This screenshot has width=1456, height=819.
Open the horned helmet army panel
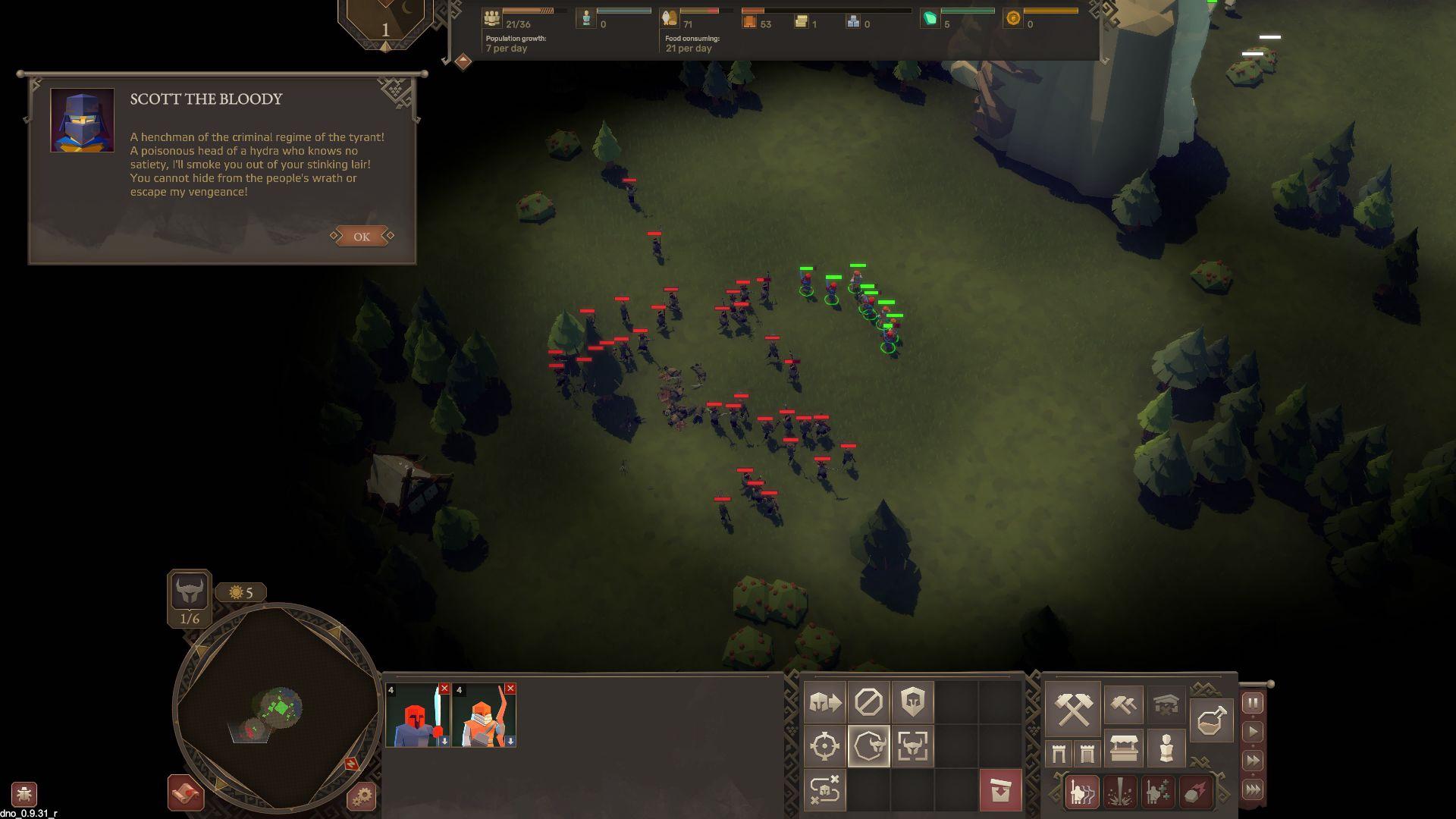[x=189, y=591]
